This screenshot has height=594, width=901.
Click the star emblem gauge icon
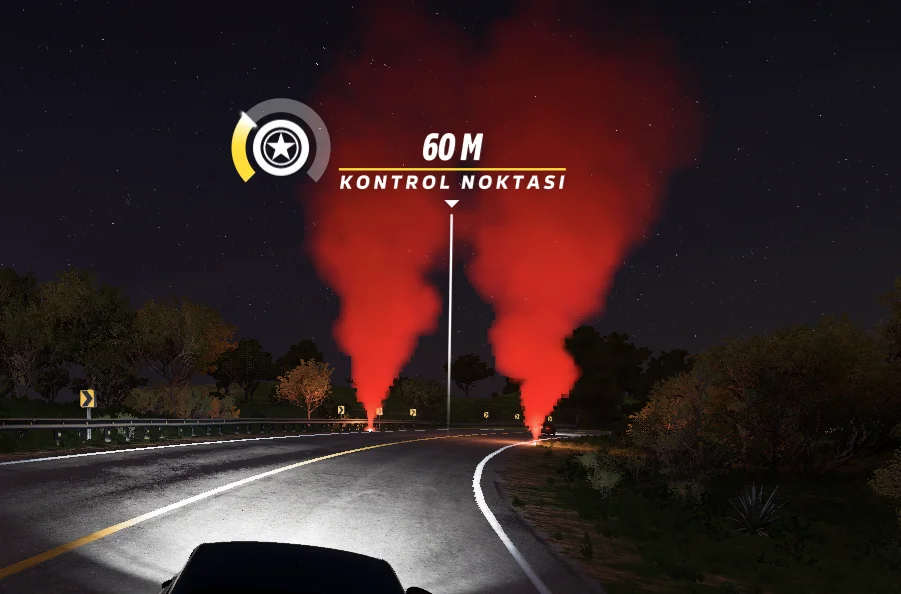281,149
